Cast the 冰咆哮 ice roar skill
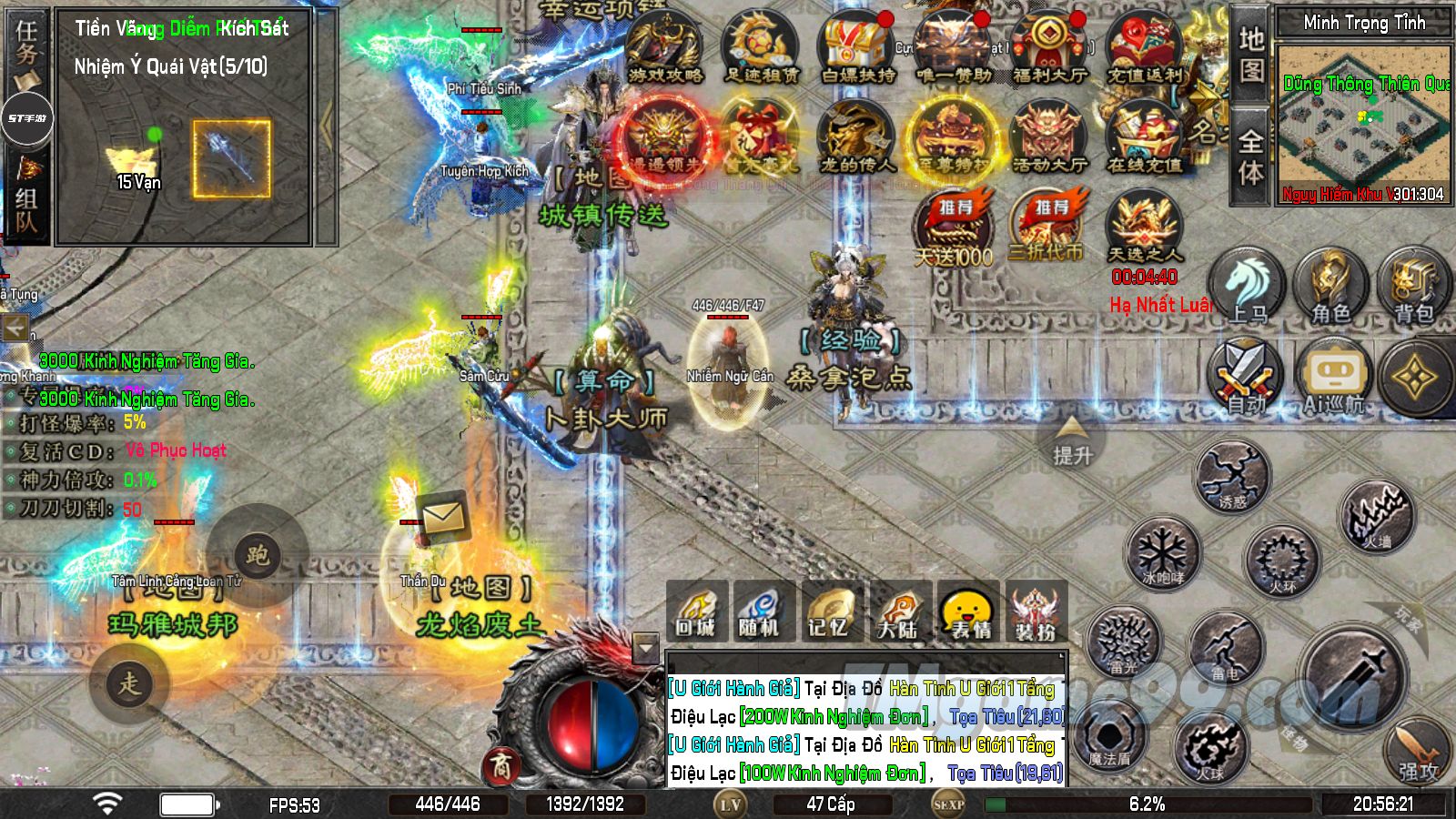 click(x=1163, y=552)
